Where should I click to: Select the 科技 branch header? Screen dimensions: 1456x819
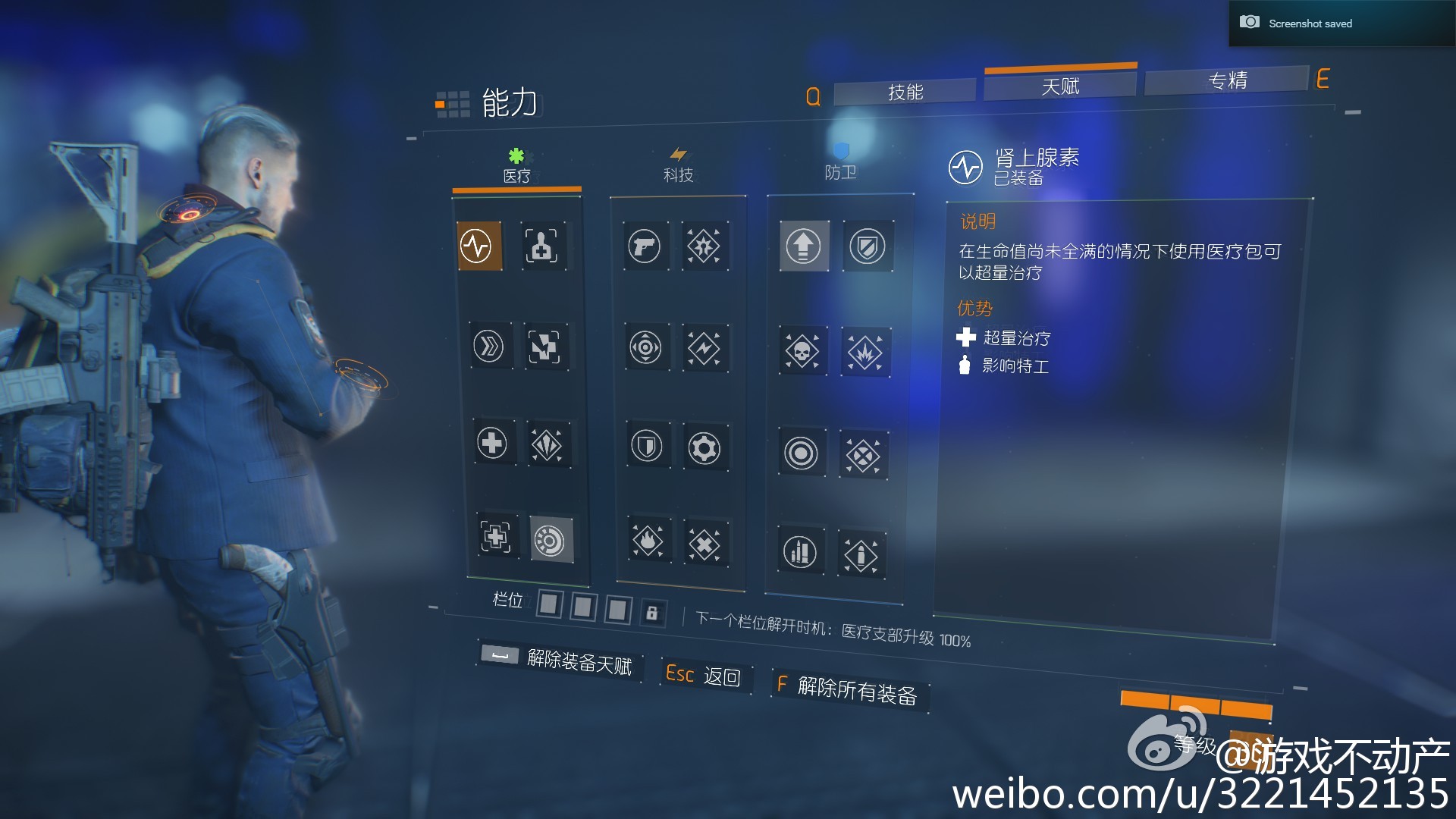677,173
